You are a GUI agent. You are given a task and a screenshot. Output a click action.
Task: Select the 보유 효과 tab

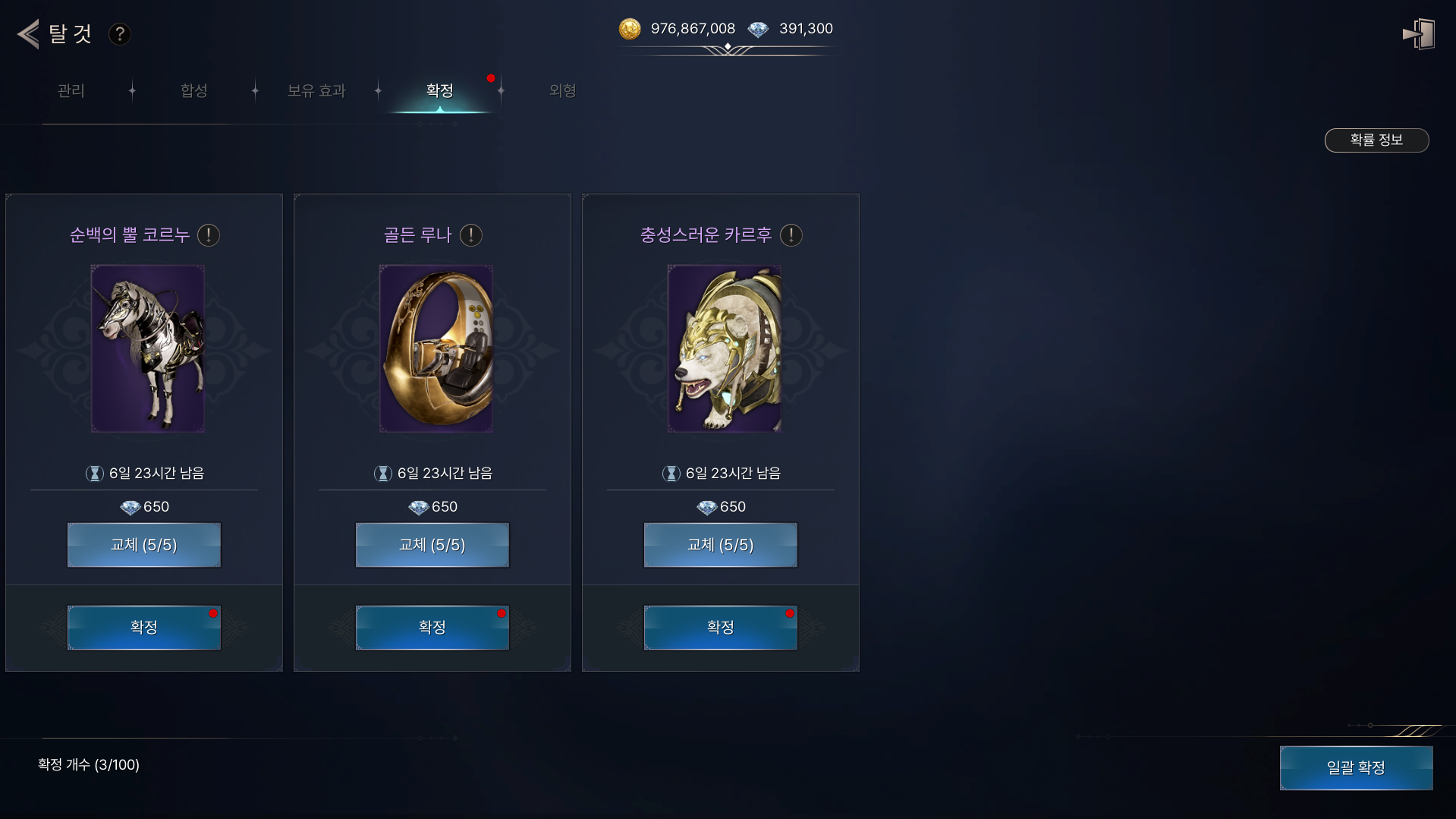[x=316, y=91]
